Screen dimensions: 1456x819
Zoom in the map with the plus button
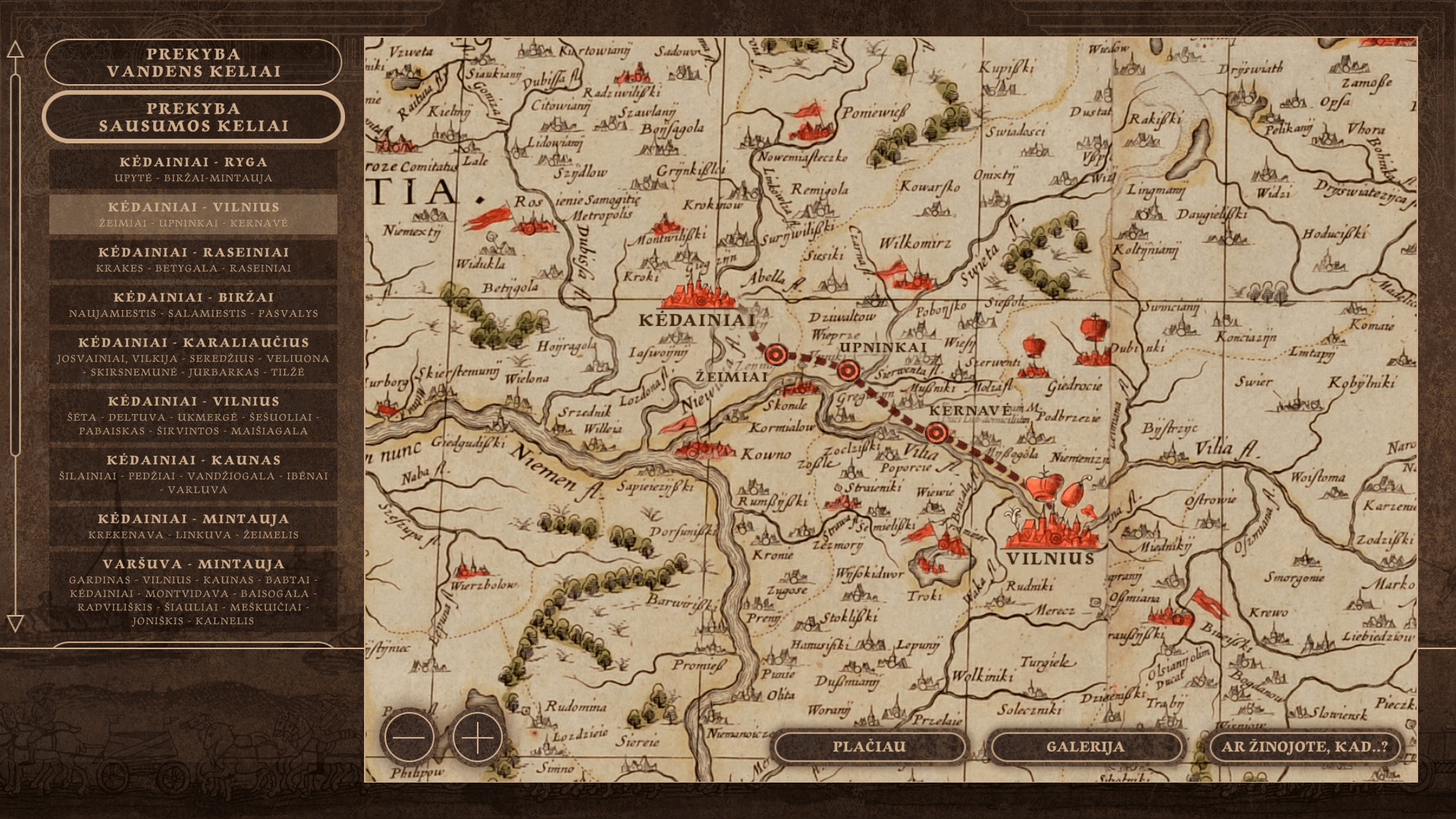point(478,737)
